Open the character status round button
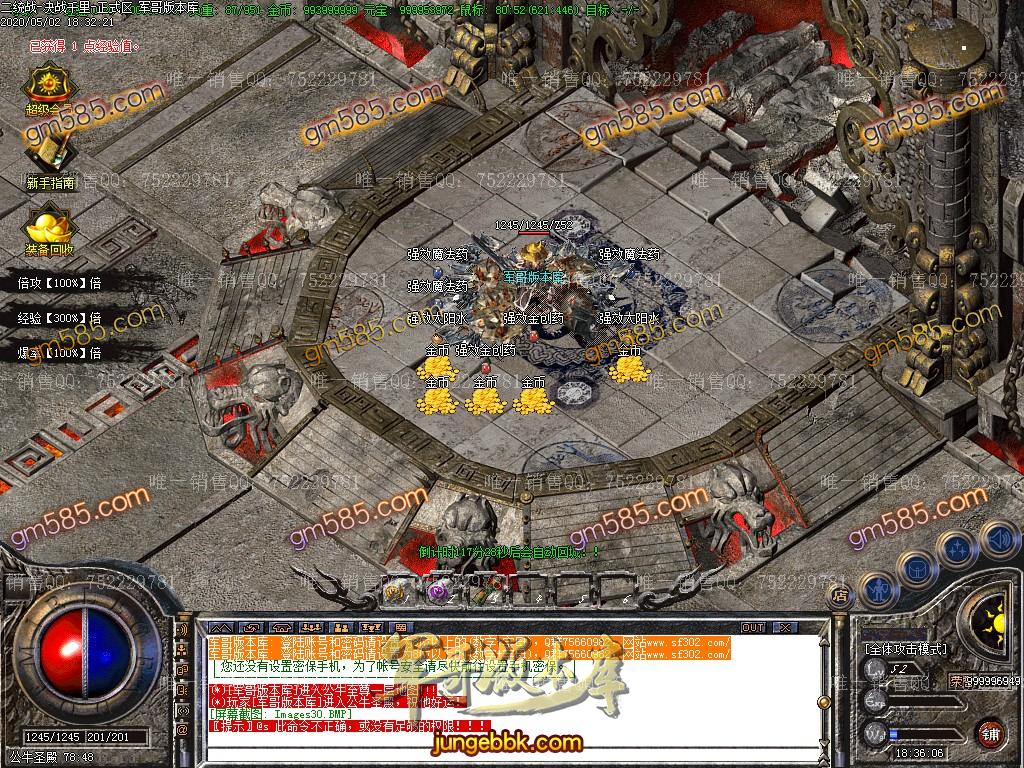1024x768 pixels. click(x=879, y=590)
